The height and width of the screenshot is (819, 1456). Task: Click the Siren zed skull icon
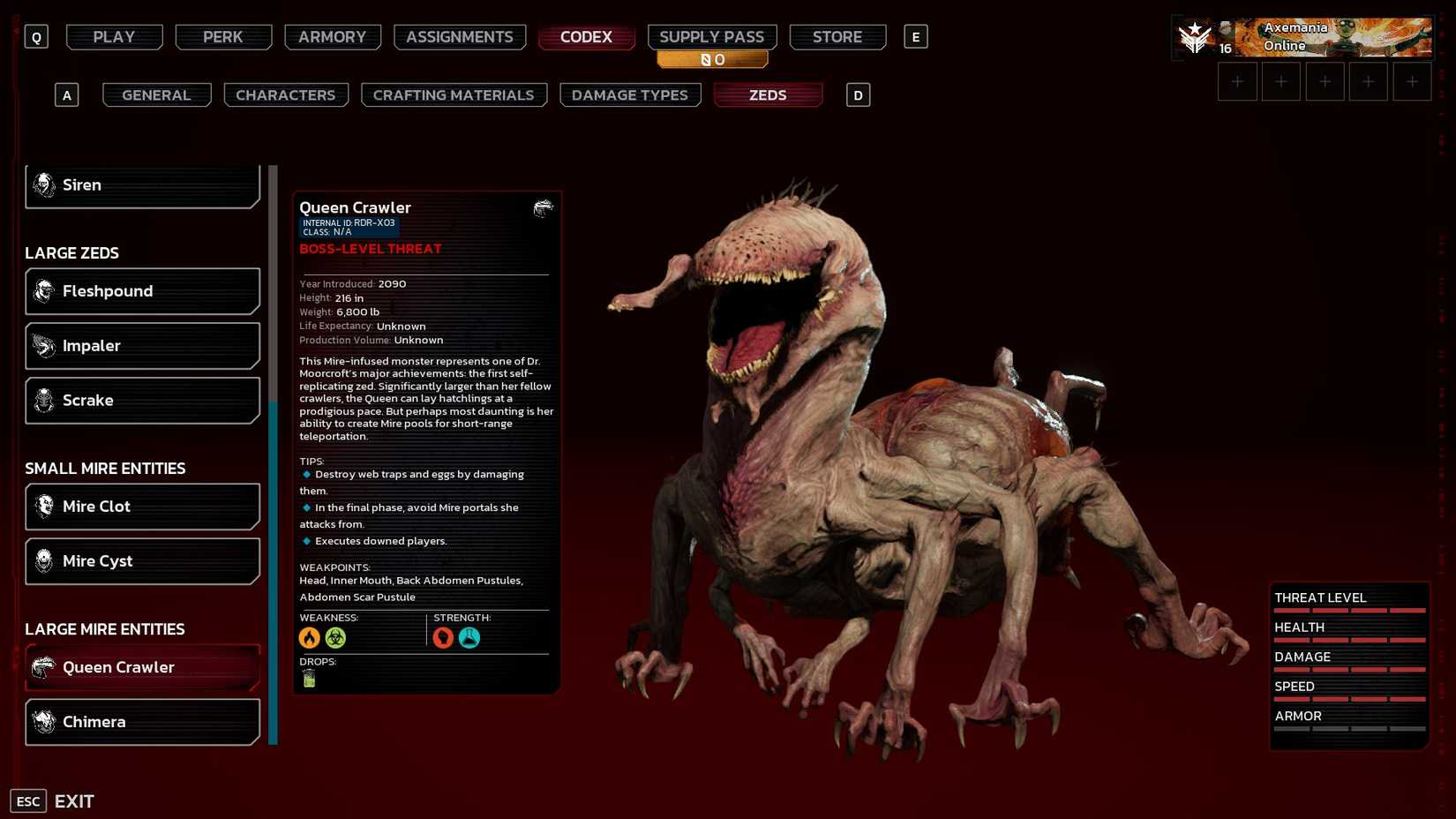pyautogui.click(x=42, y=184)
